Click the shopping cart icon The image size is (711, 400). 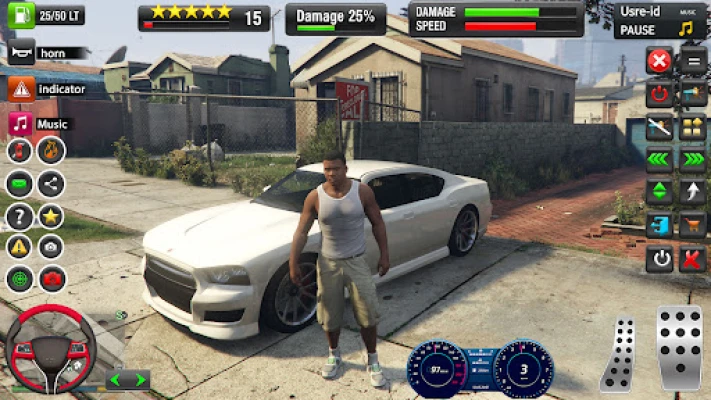pos(692,226)
